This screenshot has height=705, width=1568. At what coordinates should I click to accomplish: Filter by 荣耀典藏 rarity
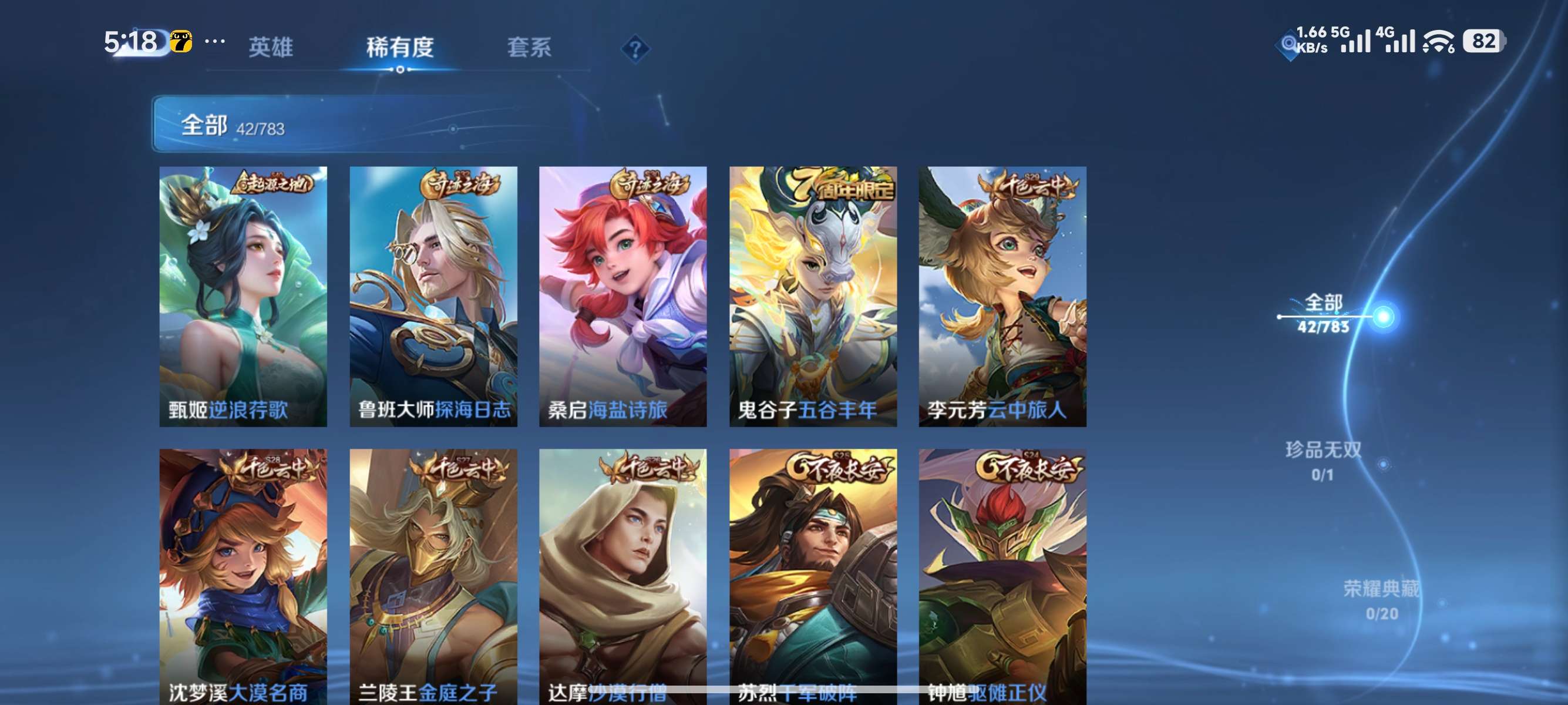(1381, 600)
